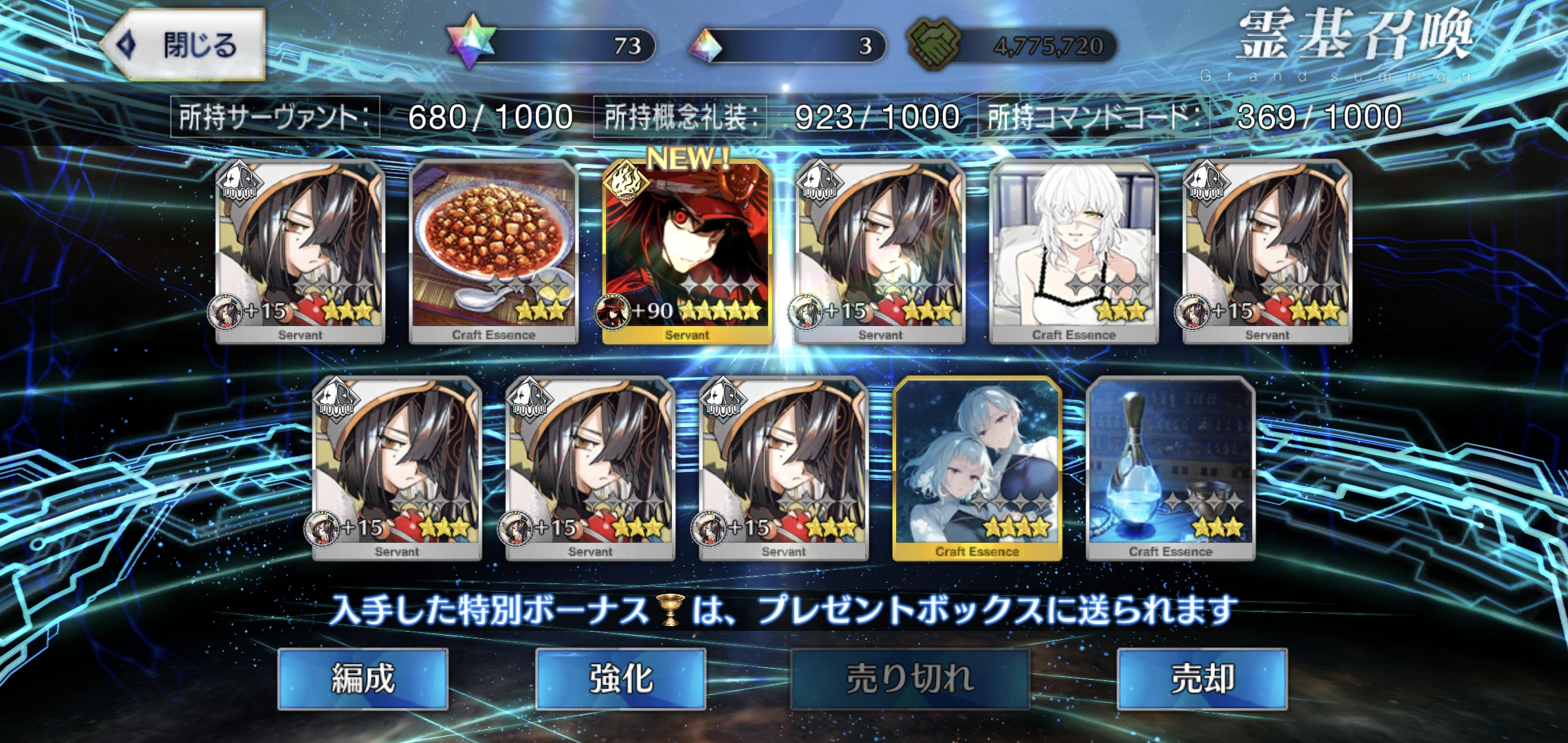The image size is (1568, 743).
Task: Close the summon results screen
Action: [184, 45]
